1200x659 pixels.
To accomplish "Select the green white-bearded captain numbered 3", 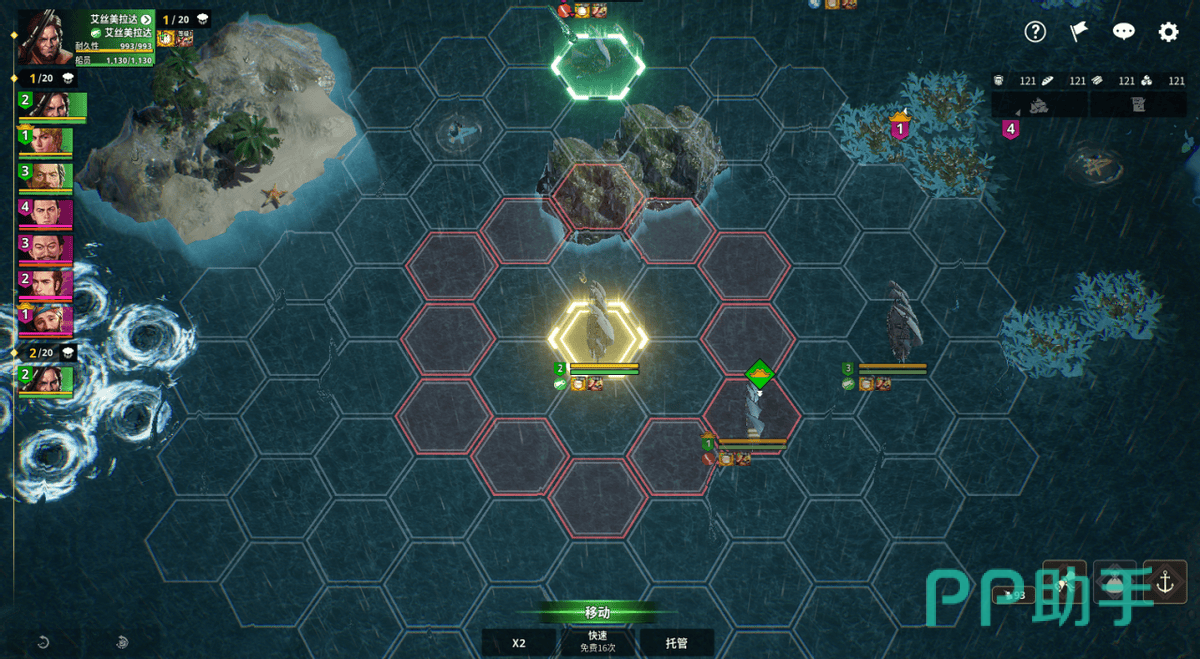I will tap(47, 177).
